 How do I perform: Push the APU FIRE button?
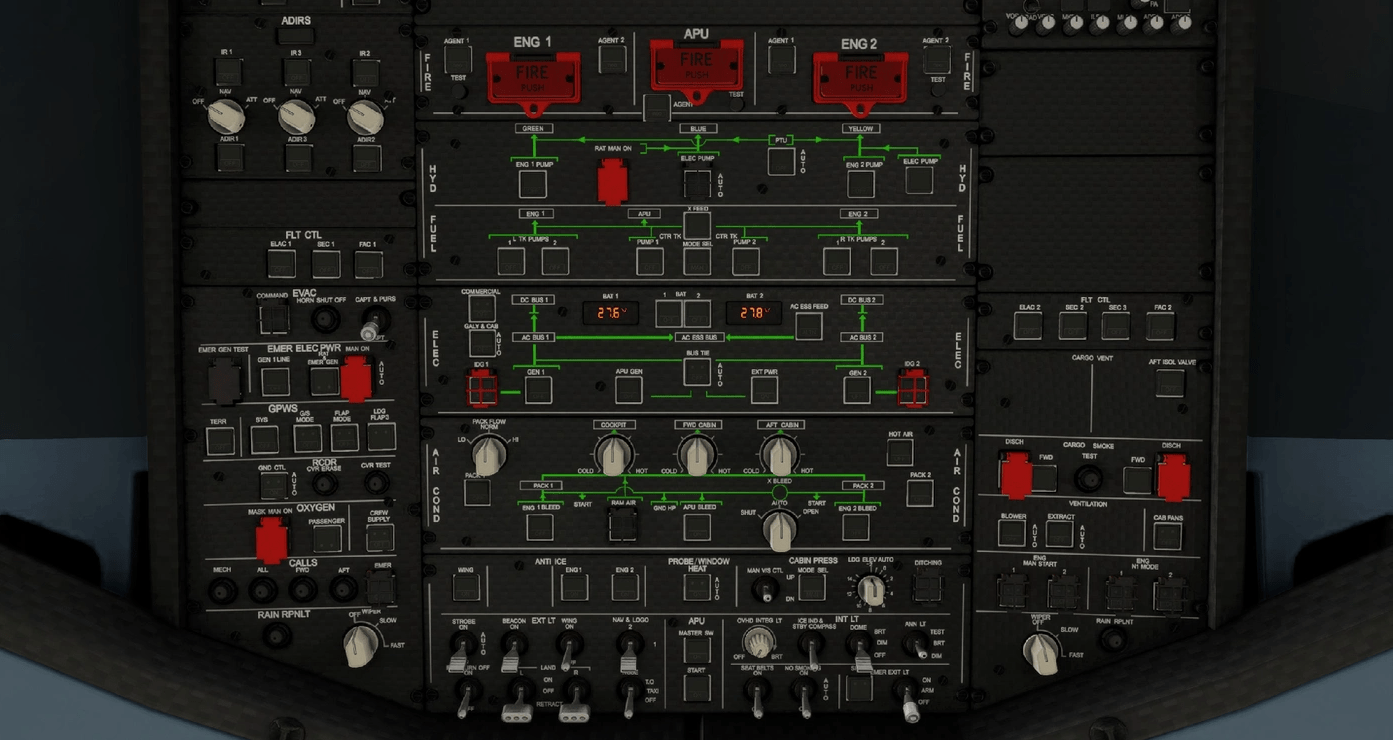pyautogui.click(x=696, y=66)
